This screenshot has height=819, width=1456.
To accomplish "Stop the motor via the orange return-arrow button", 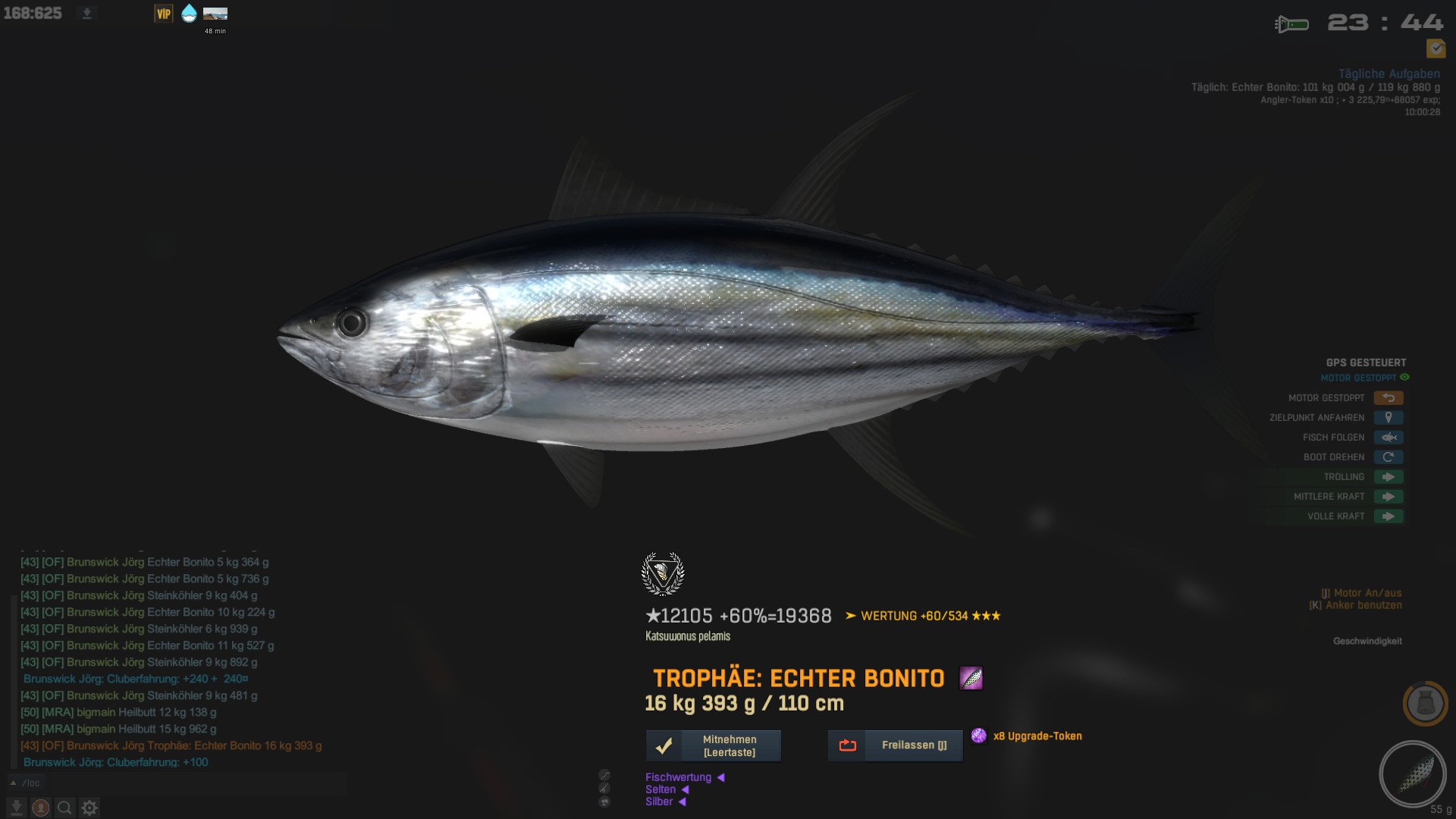I will [x=1388, y=398].
